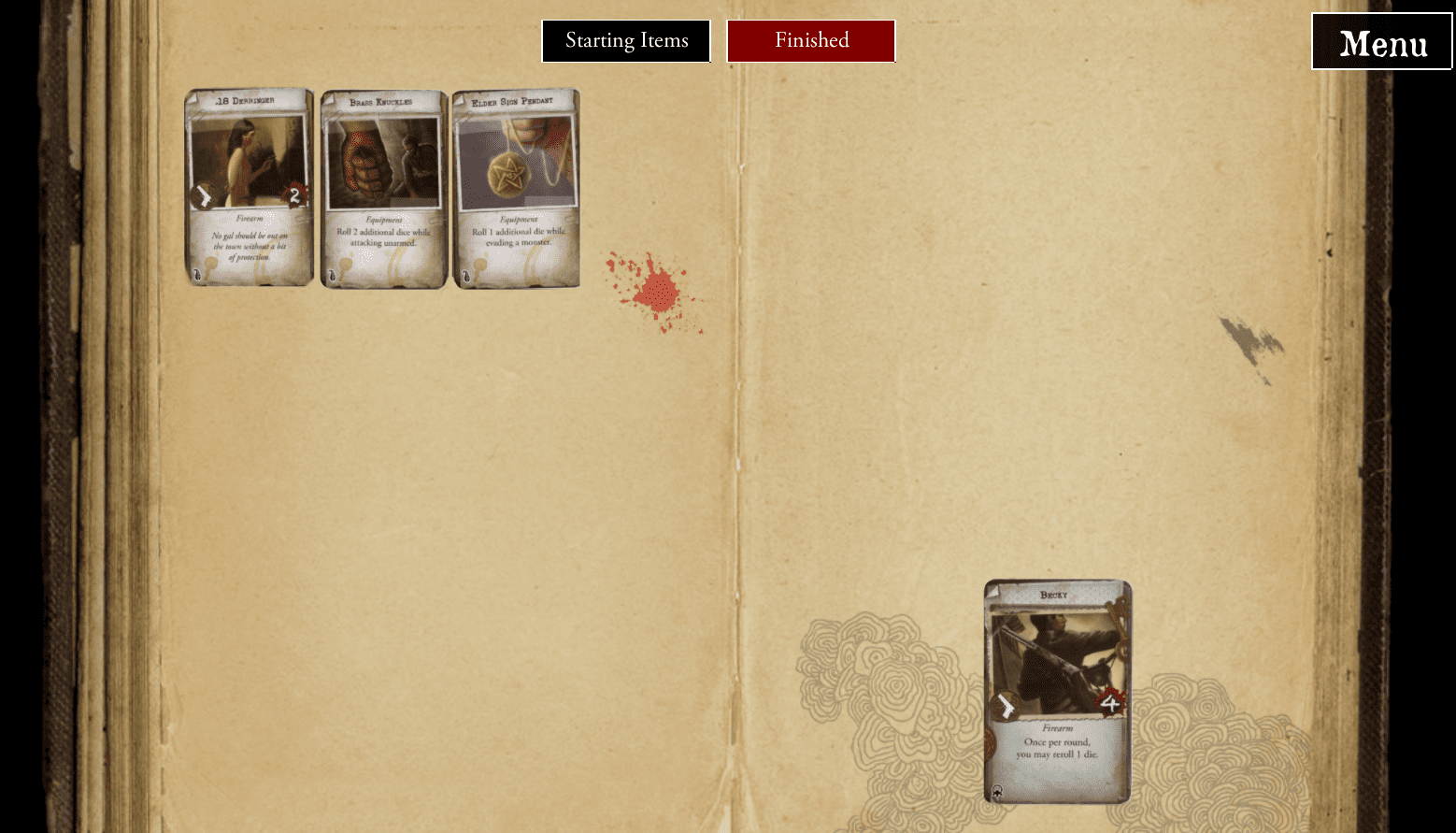The height and width of the screenshot is (833, 1456).
Task: Switch to the Starting Items tab
Action: [x=625, y=40]
